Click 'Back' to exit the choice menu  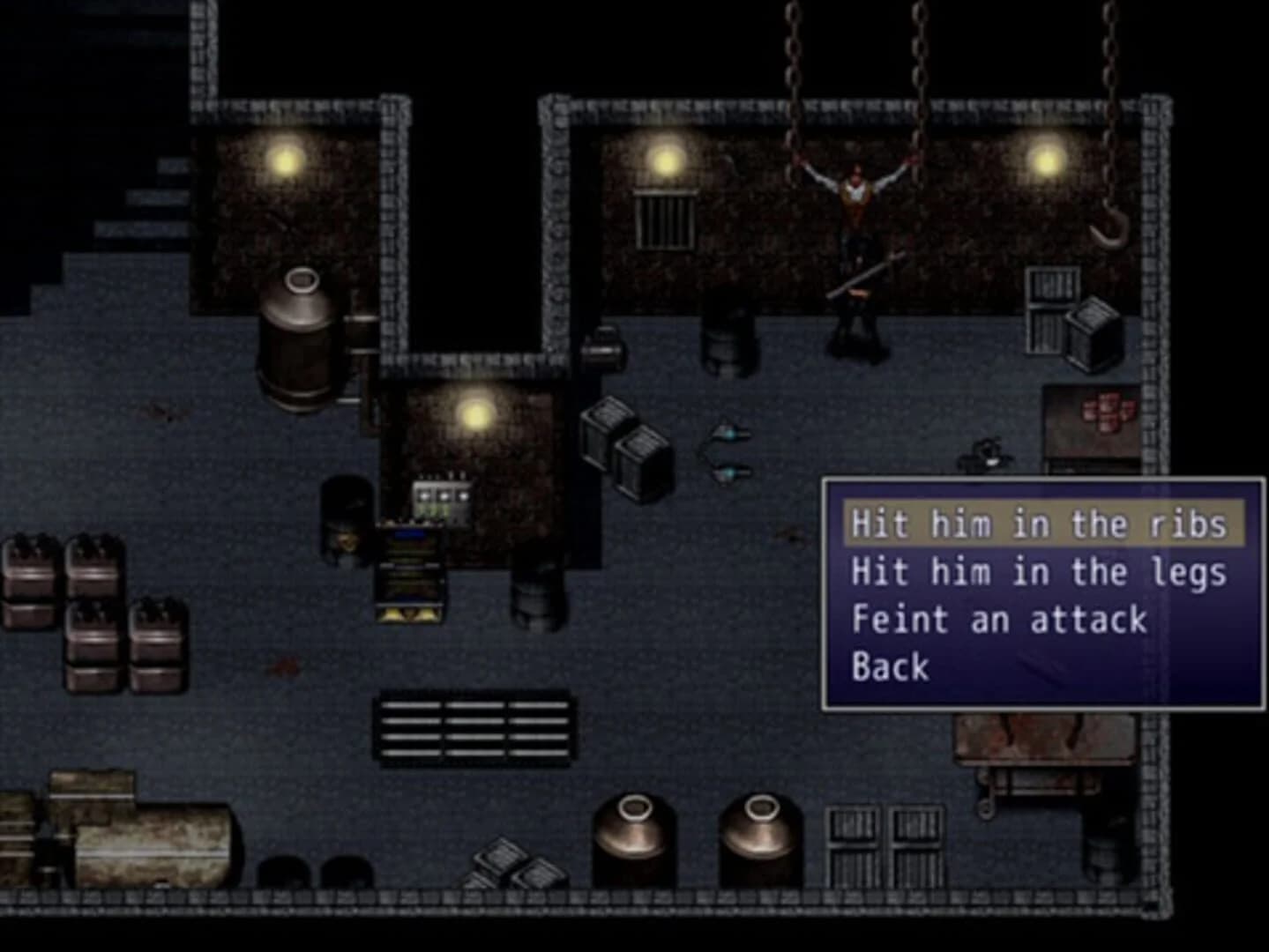pos(888,666)
